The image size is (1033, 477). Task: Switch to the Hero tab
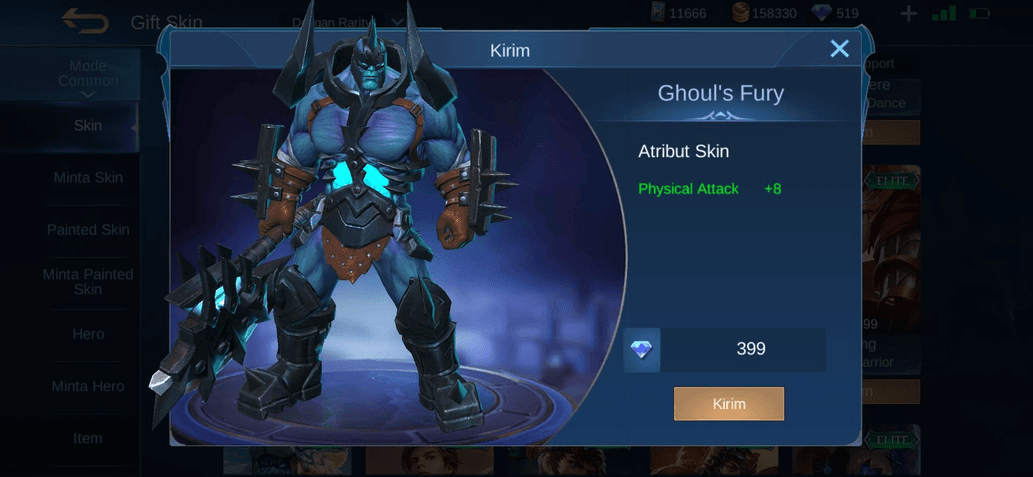pos(88,334)
